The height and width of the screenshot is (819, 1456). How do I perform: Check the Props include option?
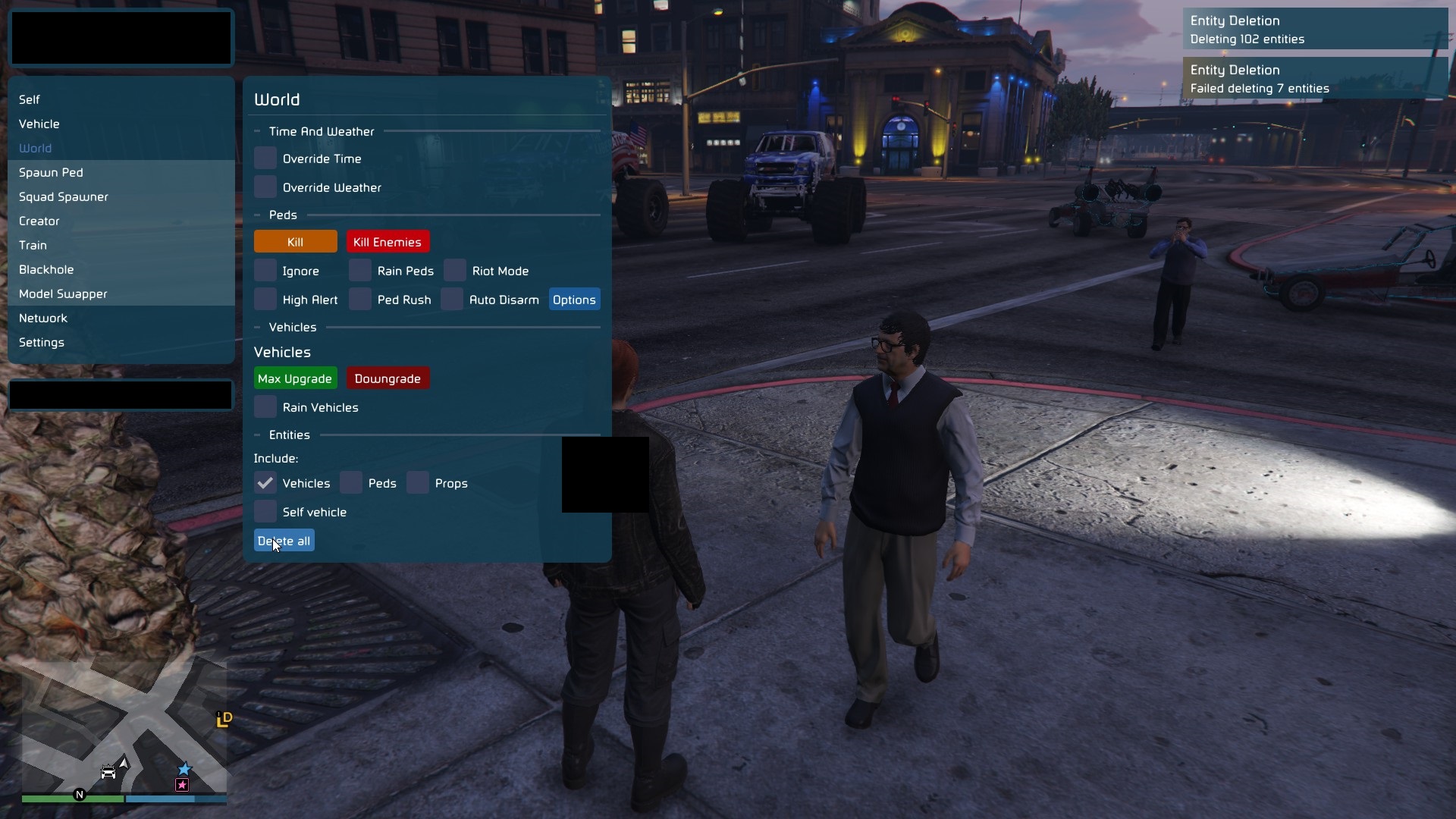coord(419,482)
